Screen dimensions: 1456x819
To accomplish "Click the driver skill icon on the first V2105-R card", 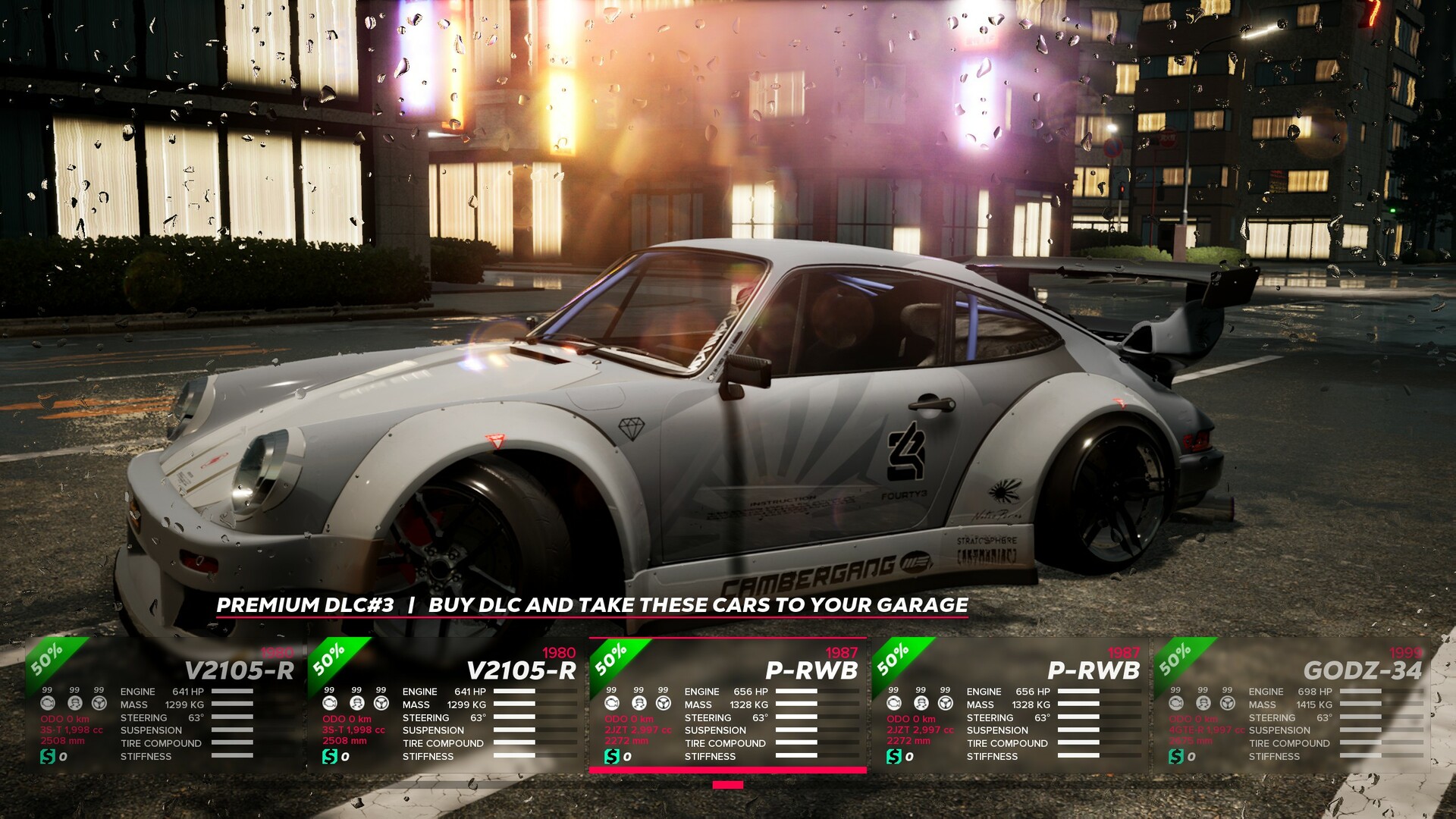I will click(x=73, y=704).
